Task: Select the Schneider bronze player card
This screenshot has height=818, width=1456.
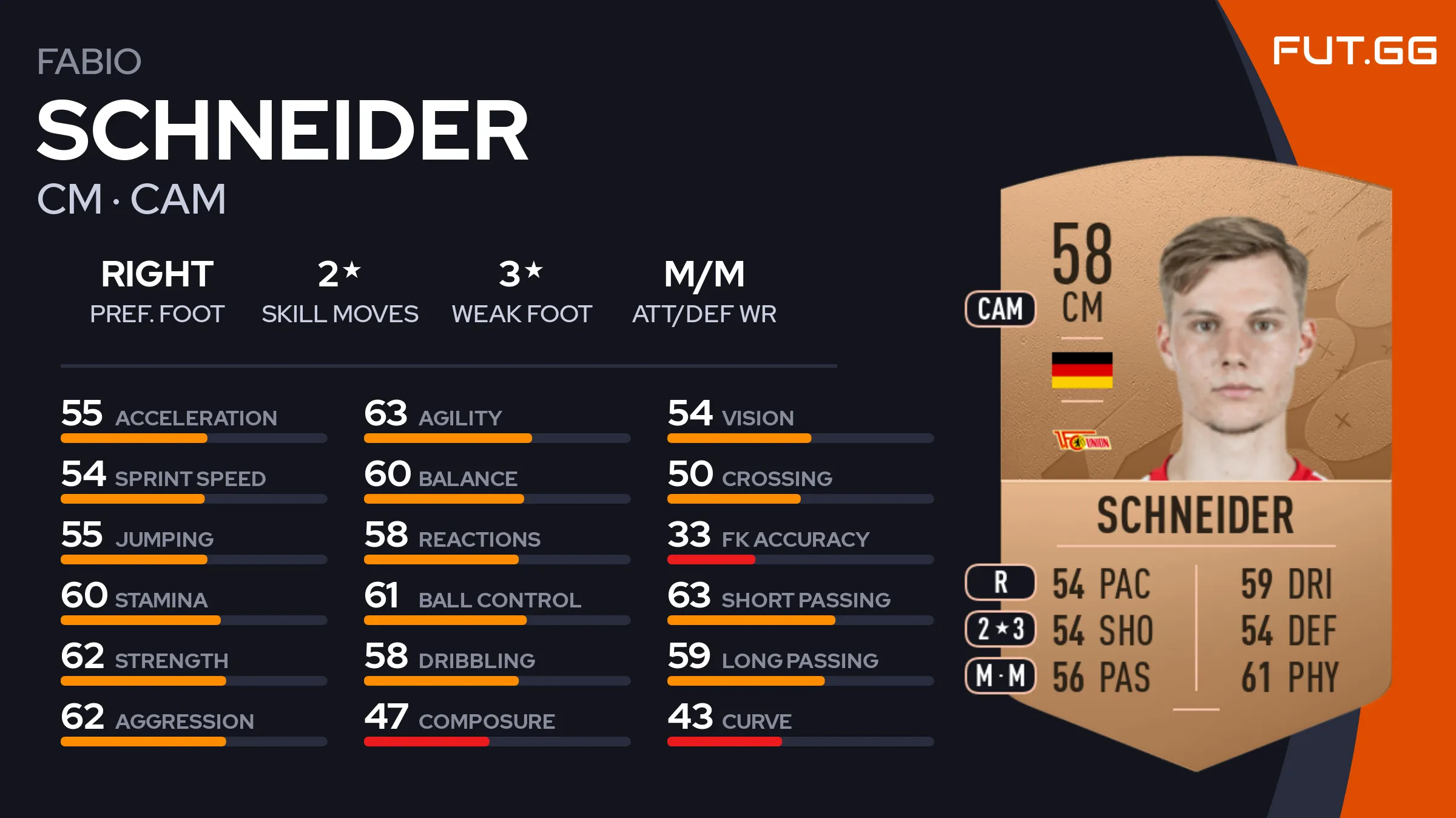Action: [x=1195, y=461]
